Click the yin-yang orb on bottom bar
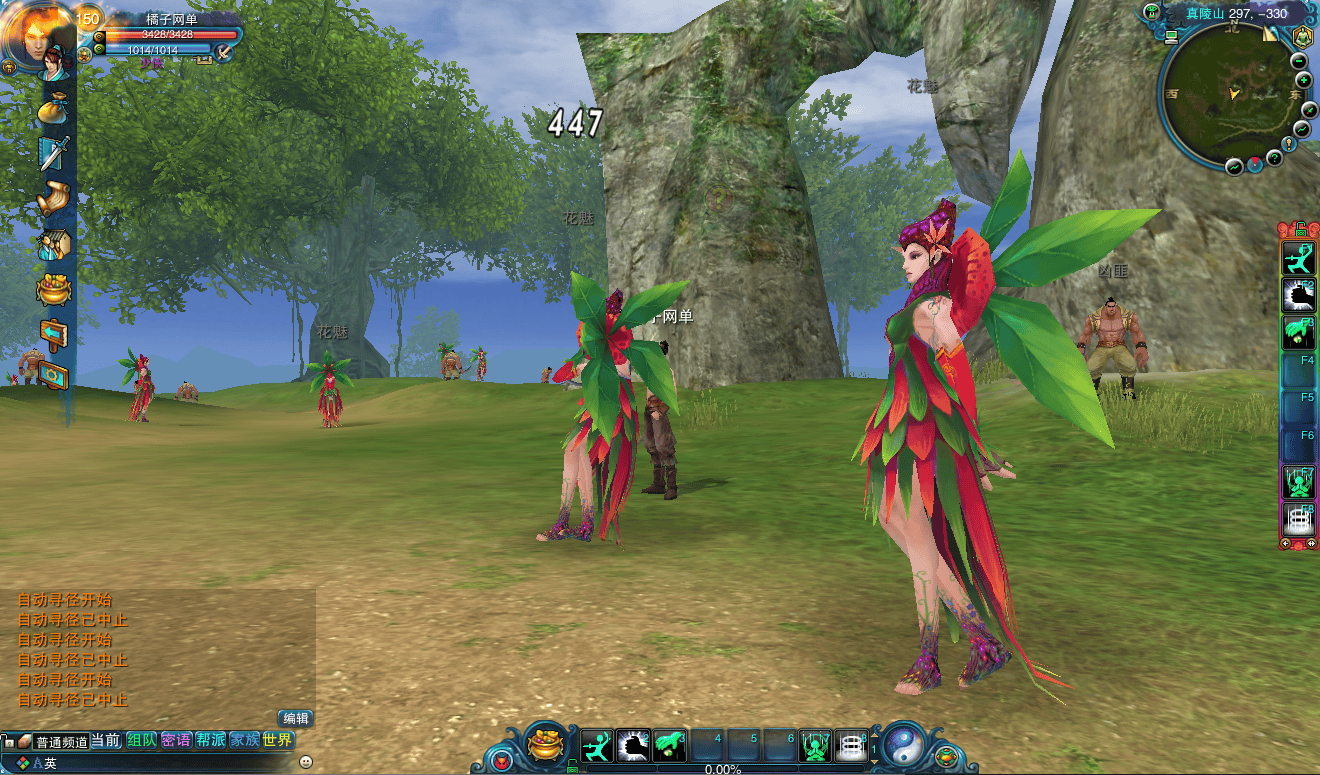The image size is (1320, 775). pyautogui.click(x=903, y=745)
